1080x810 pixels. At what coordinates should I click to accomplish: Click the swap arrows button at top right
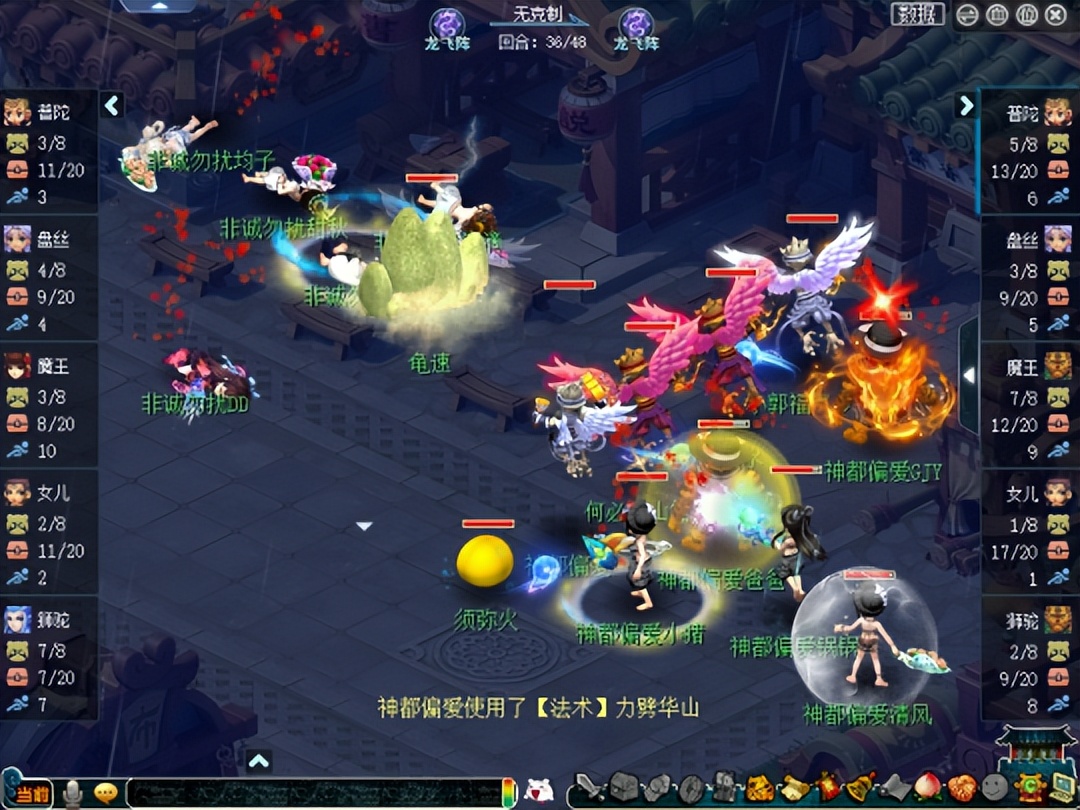[x=967, y=14]
